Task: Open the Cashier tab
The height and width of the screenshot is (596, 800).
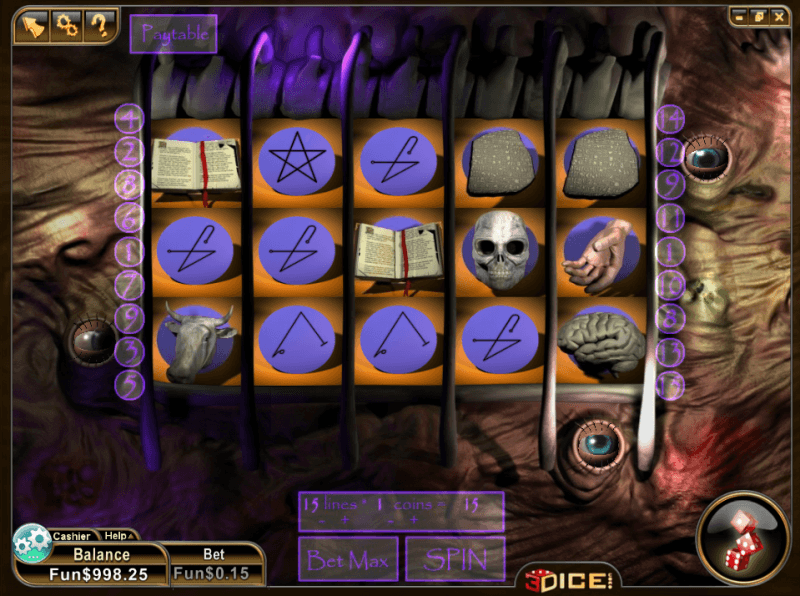Action: [71, 536]
